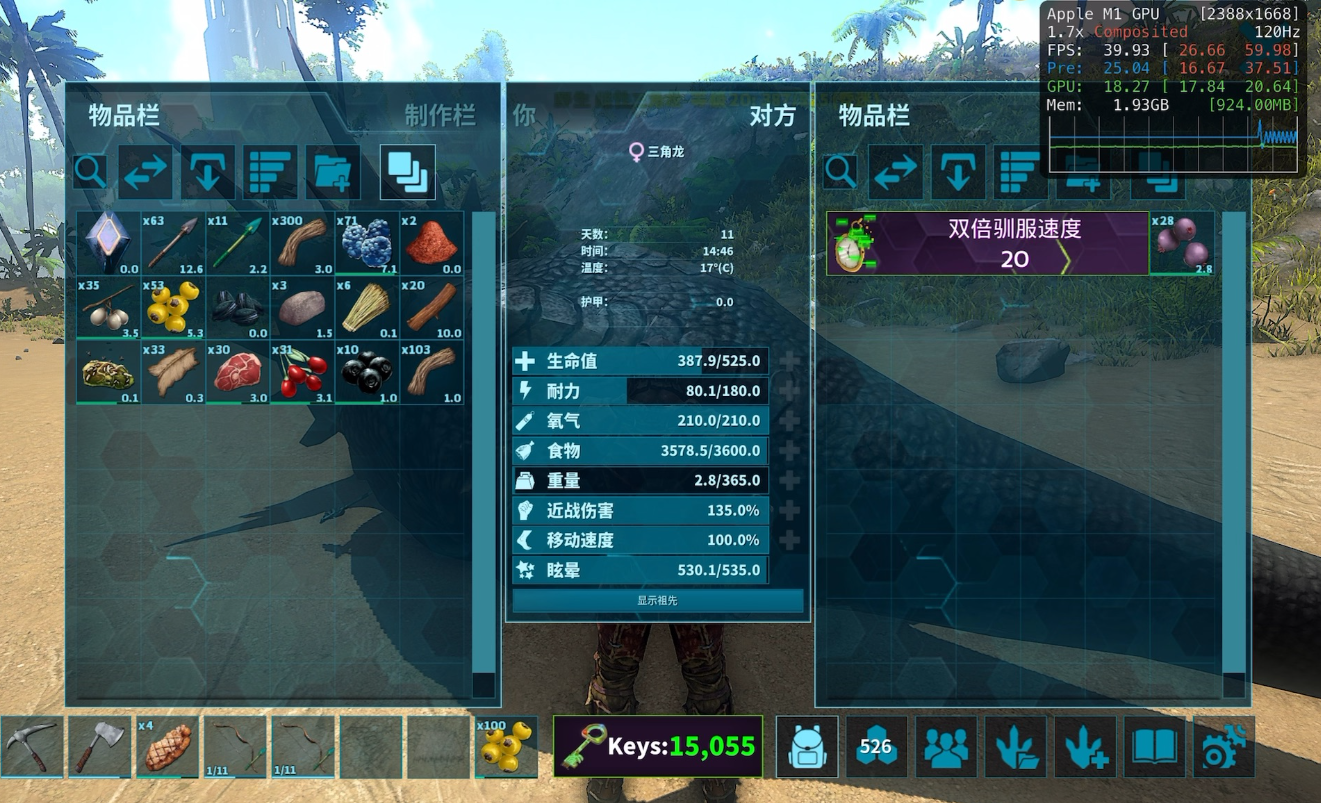Select the 双倍驯服速度 item
The image size is (1321, 803).
click(x=987, y=243)
